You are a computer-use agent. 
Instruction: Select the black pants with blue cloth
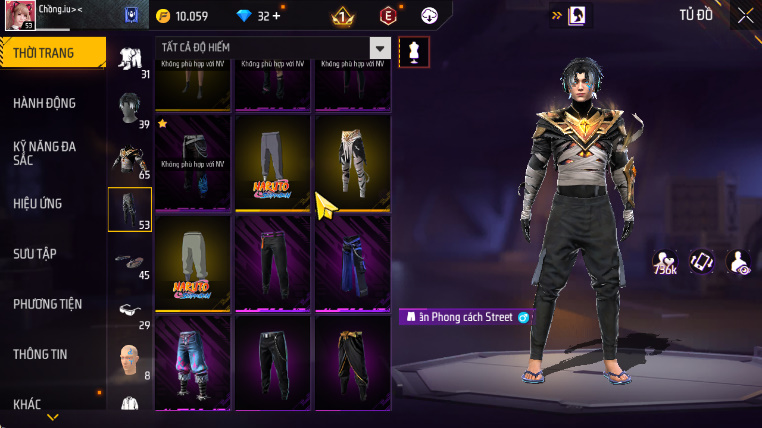[353, 261]
